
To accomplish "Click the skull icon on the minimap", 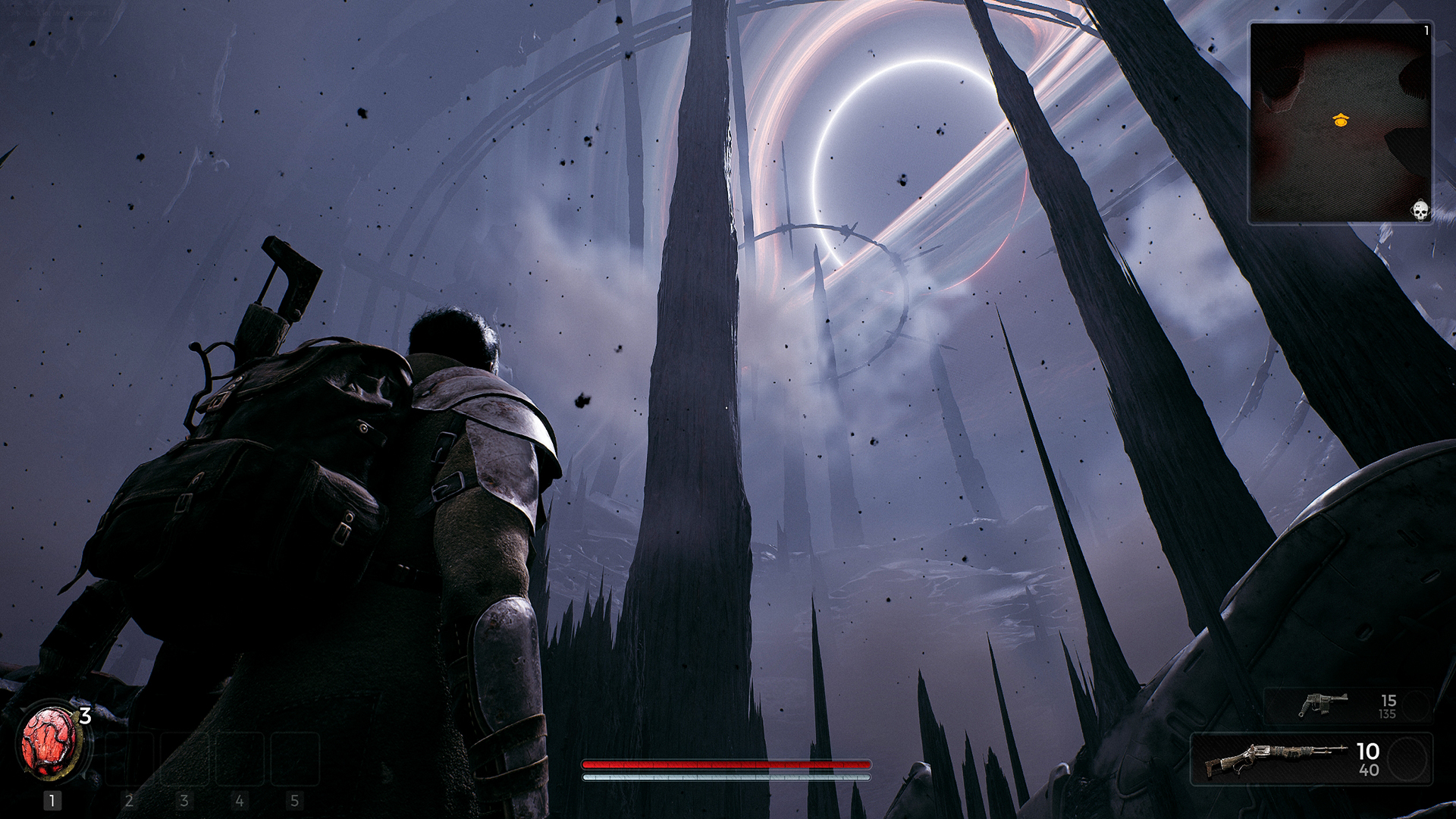I will point(1420,210).
